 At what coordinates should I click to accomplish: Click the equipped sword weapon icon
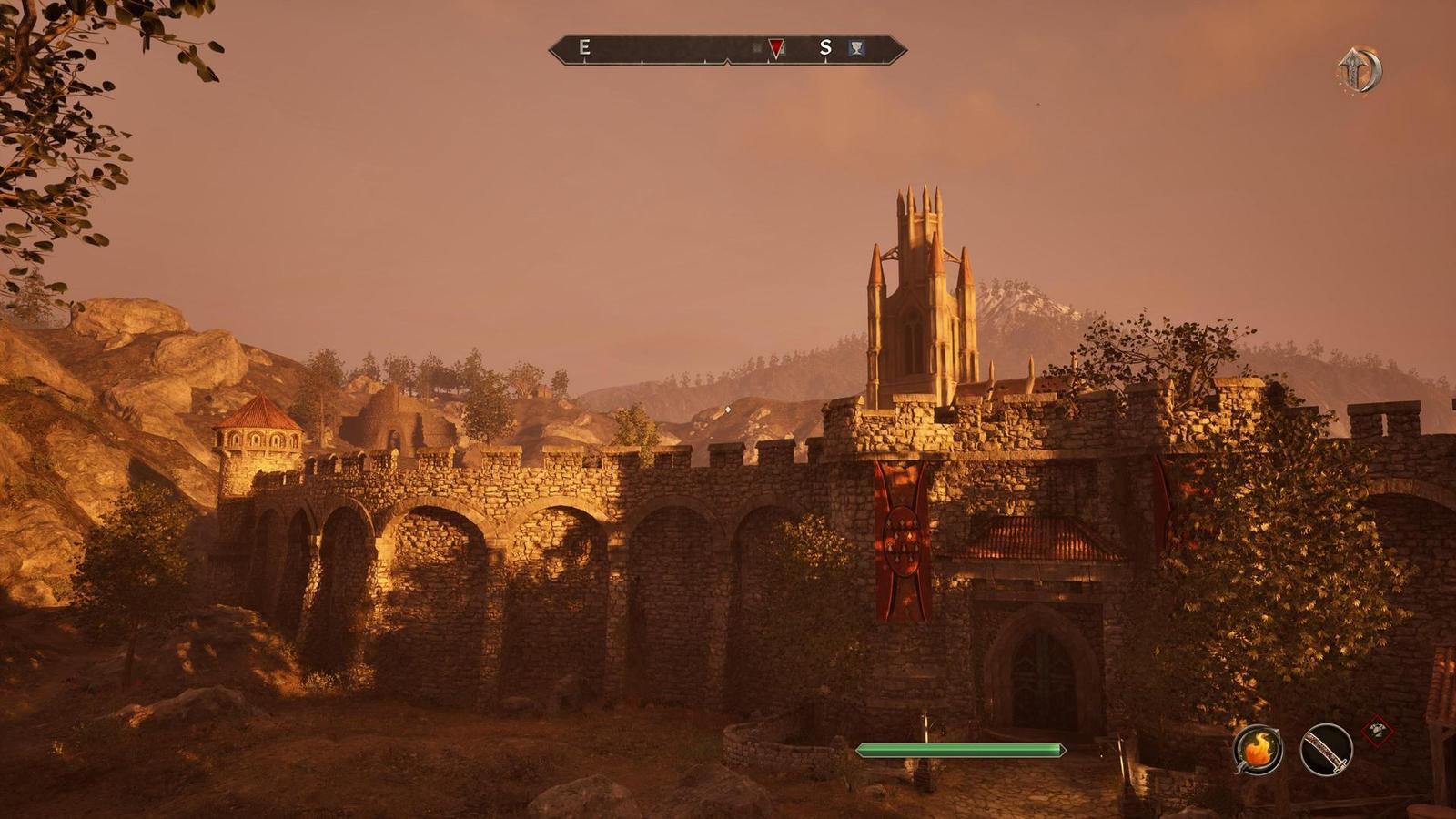click(x=1326, y=750)
